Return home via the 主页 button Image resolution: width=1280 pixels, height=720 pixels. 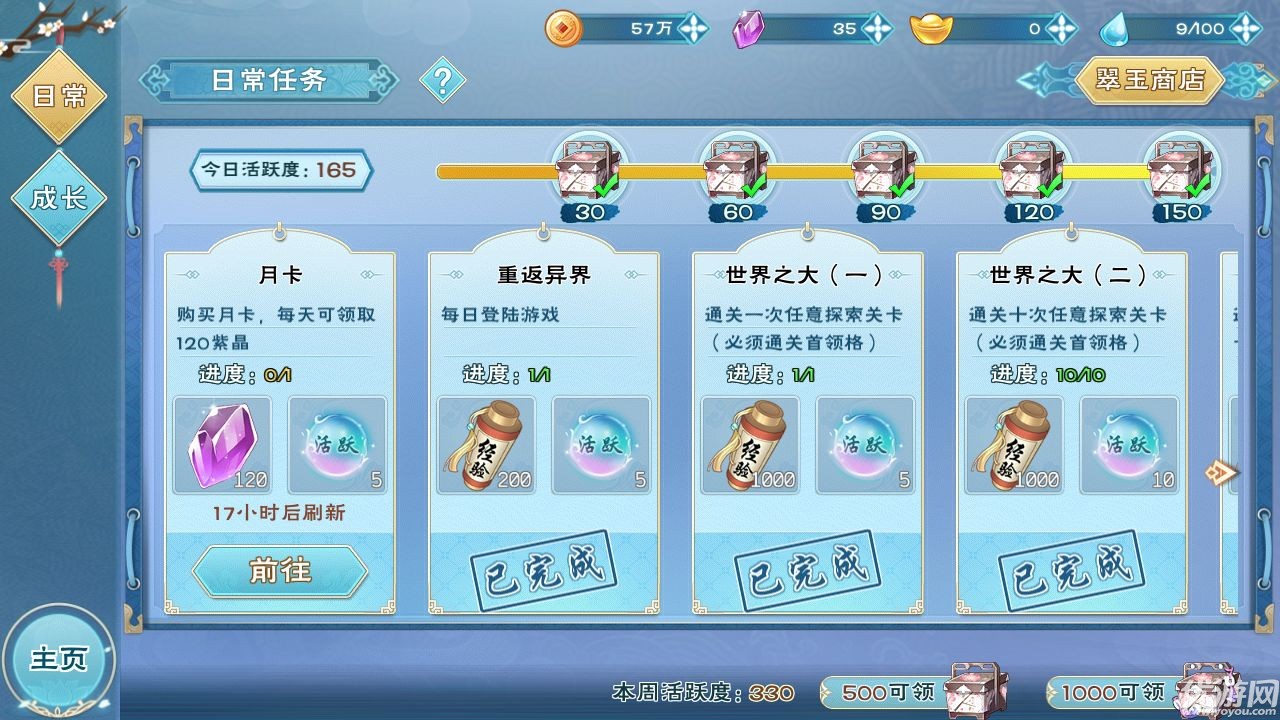[x=60, y=660]
